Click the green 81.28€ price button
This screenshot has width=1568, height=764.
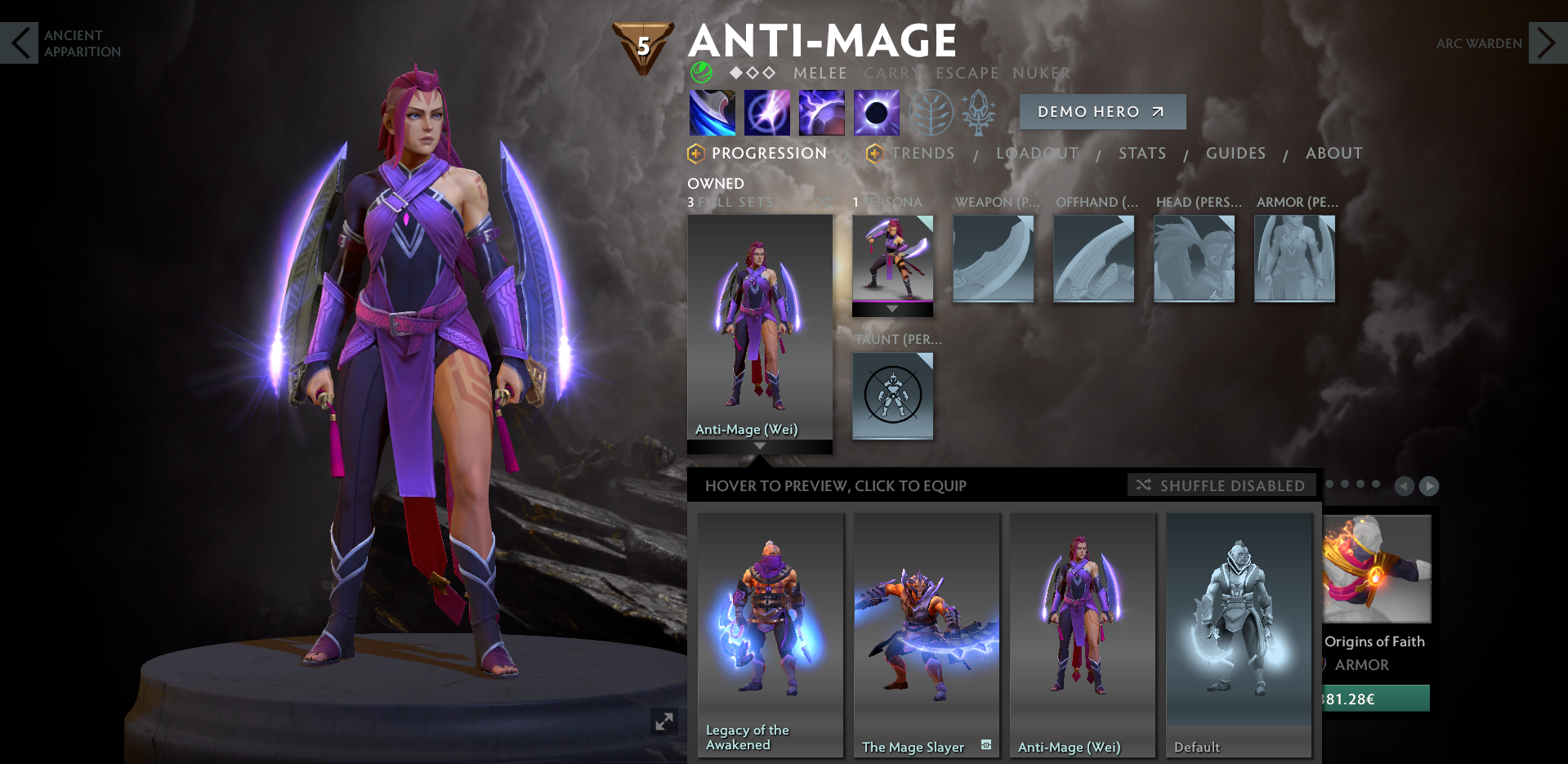[x=1376, y=698]
